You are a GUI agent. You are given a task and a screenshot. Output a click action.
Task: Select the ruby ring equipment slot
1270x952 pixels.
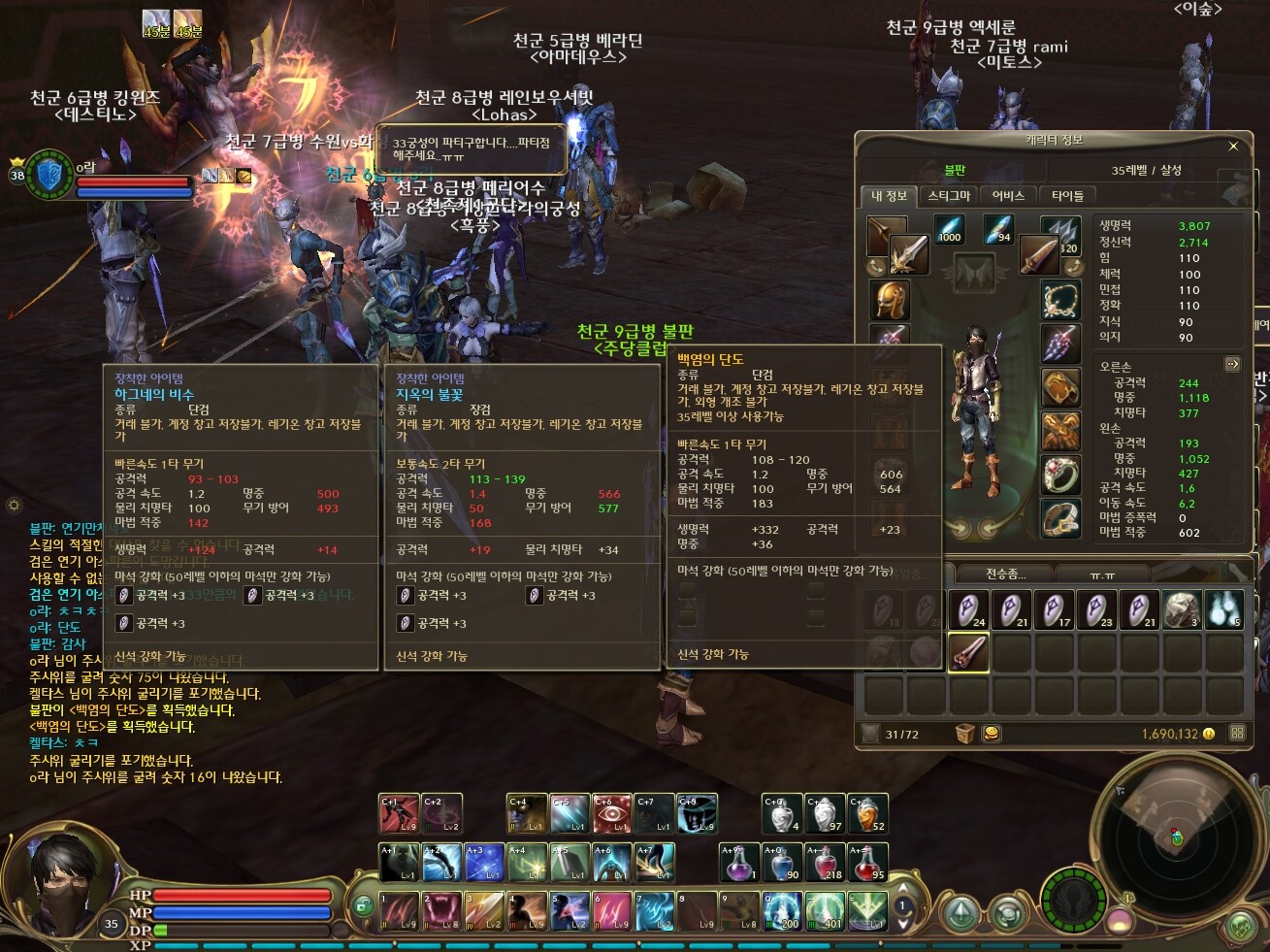[x=1060, y=475]
